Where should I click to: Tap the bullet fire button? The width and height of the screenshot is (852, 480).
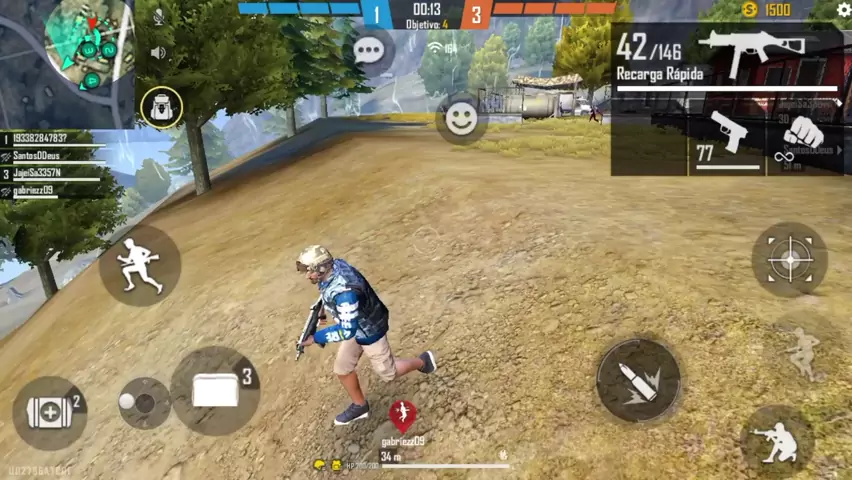click(x=638, y=381)
